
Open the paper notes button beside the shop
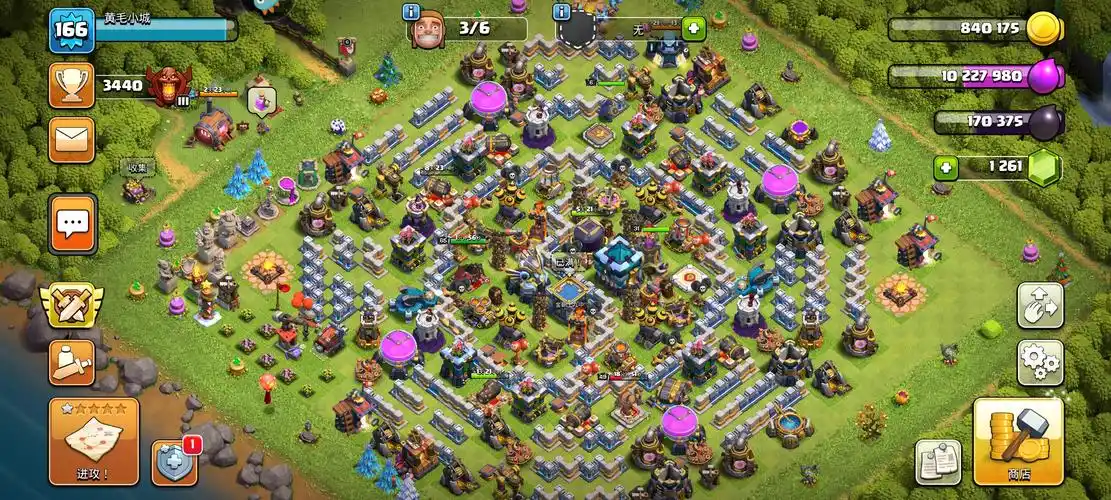(938, 462)
